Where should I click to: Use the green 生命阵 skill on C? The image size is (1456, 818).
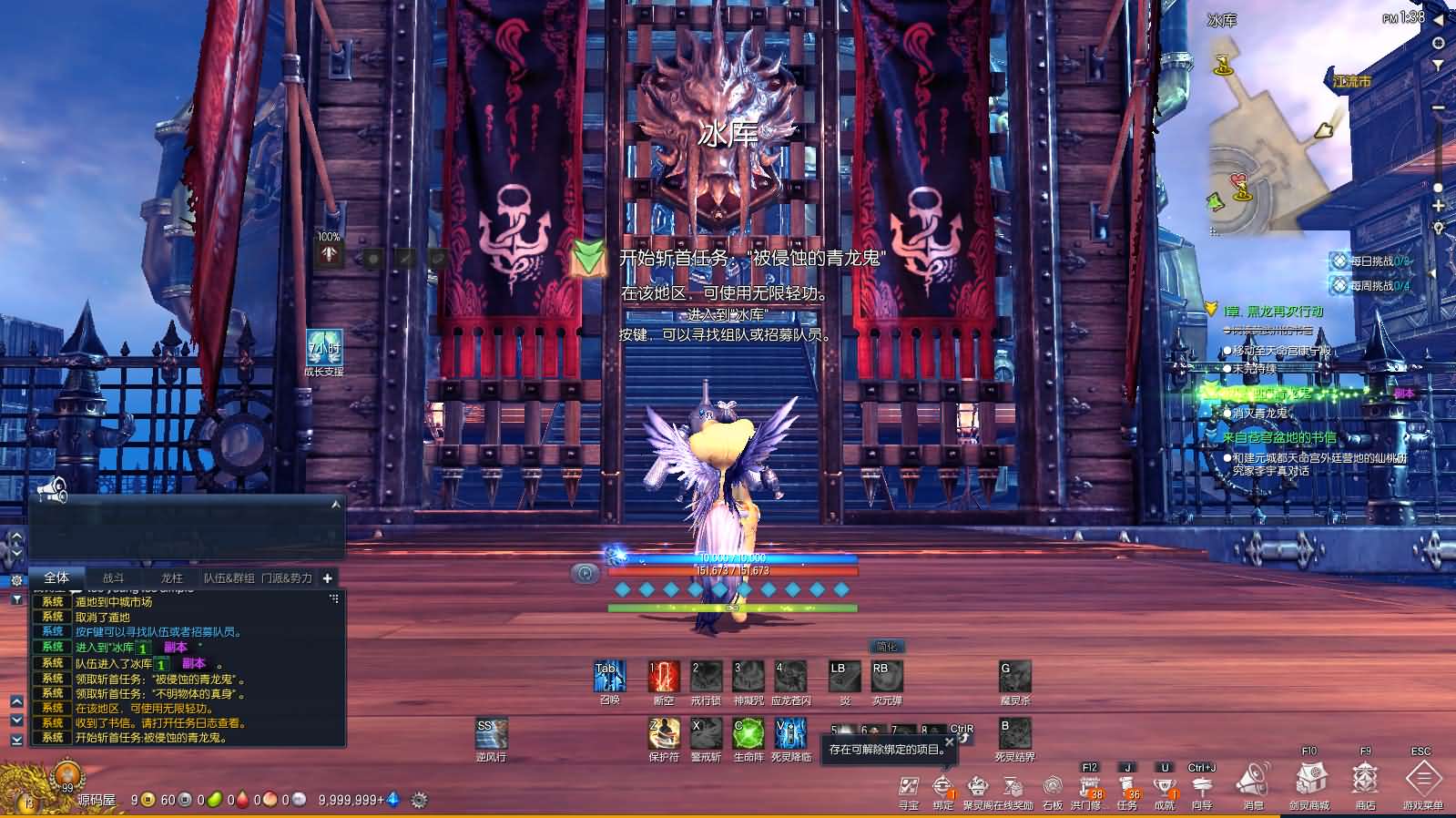point(748,734)
